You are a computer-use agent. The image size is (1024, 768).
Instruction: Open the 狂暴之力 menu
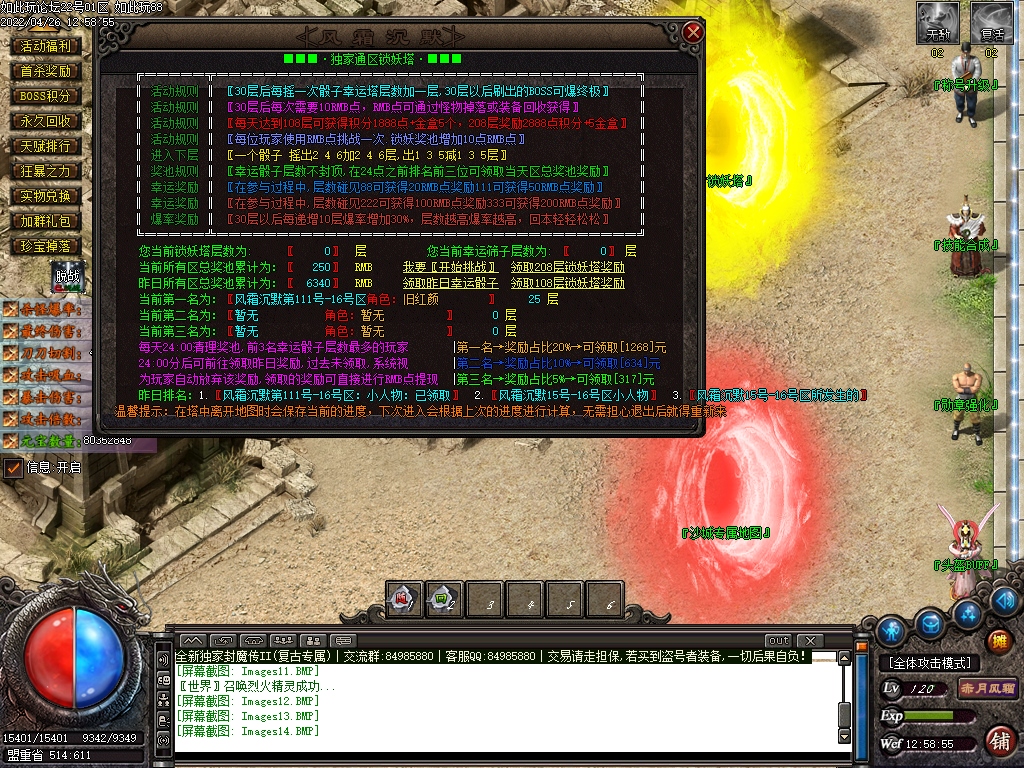pyautogui.click(x=46, y=171)
